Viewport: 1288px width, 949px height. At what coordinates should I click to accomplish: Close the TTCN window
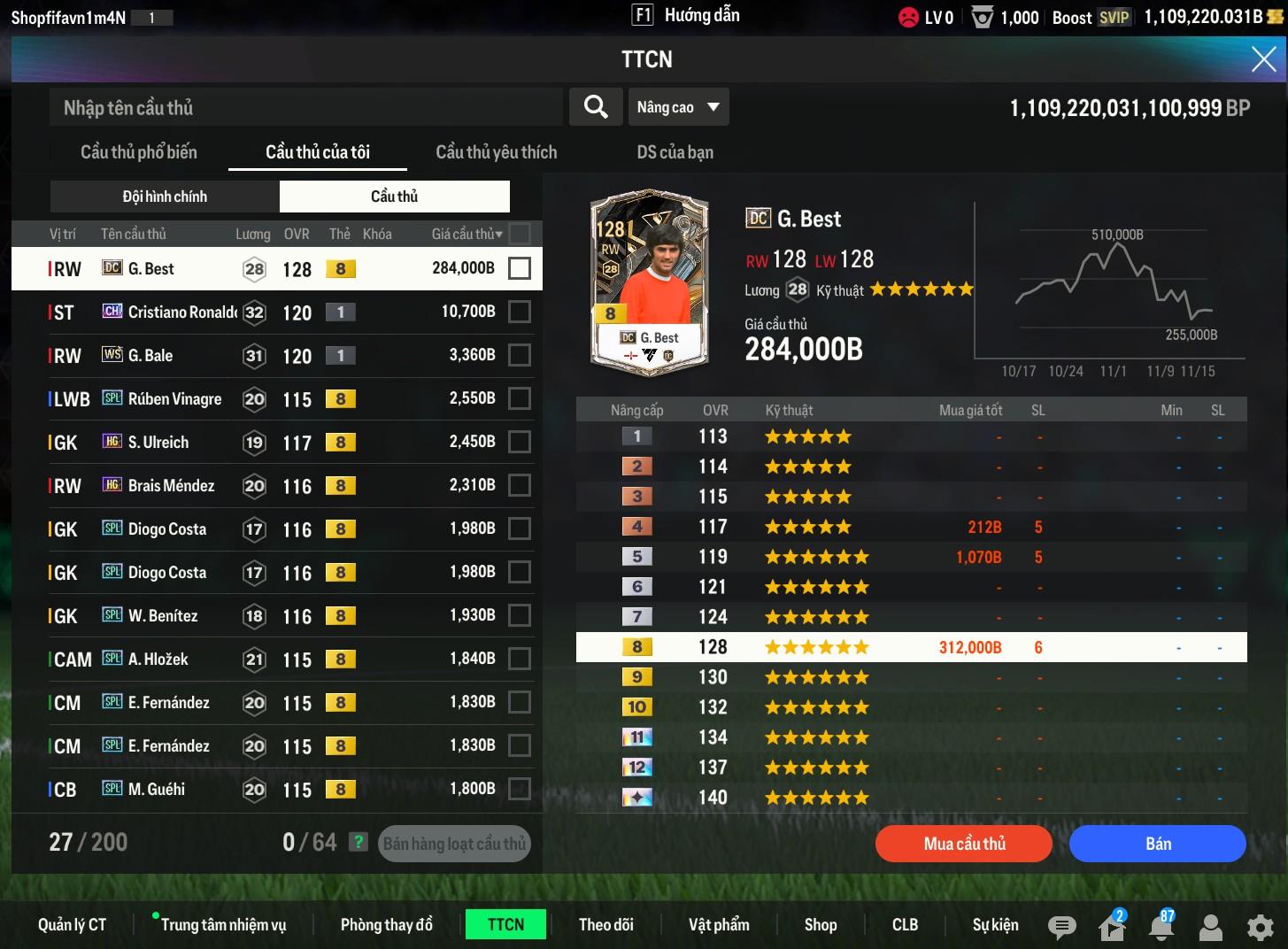click(1263, 59)
